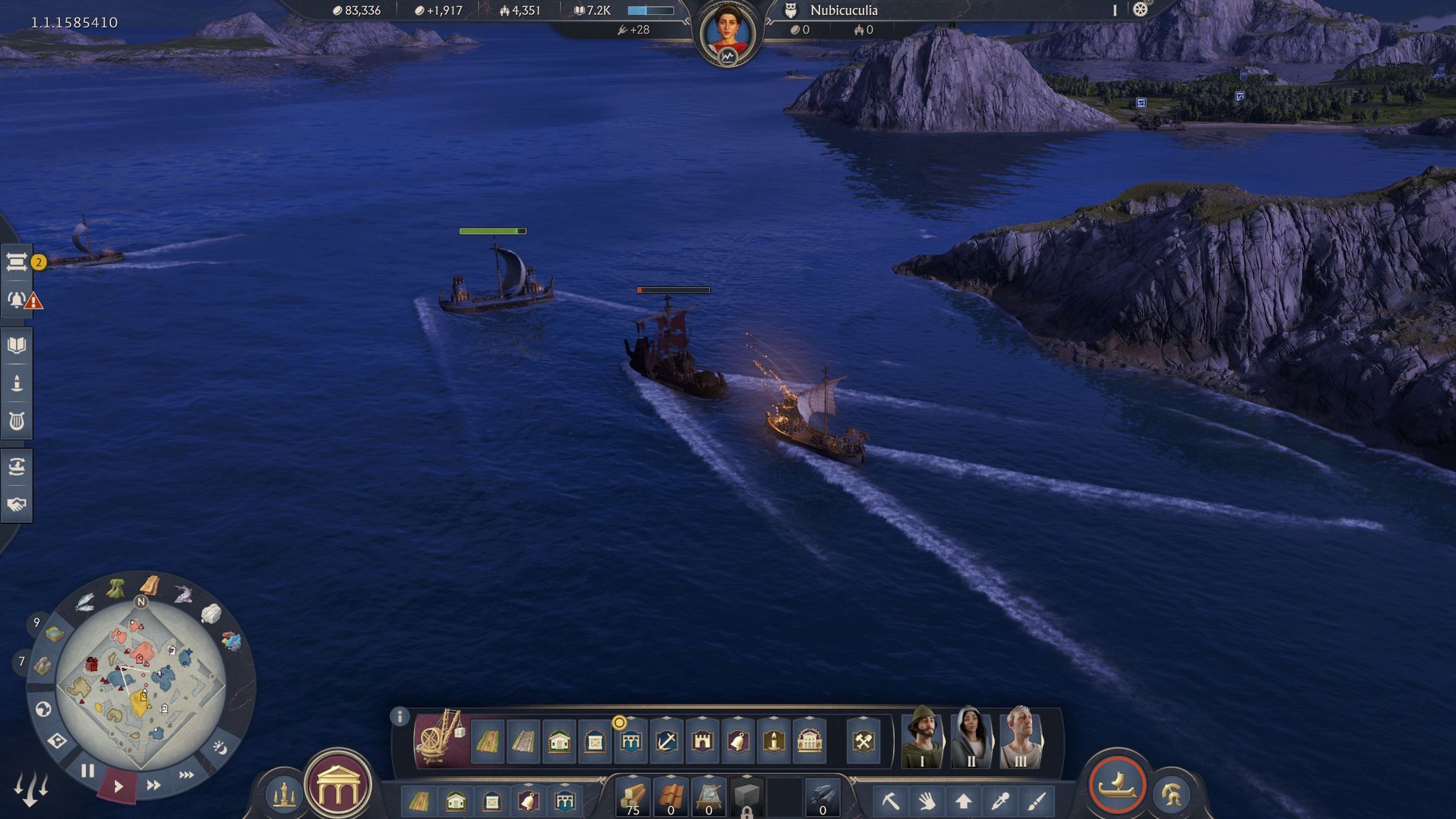The height and width of the screenshot is (819, 1456).
Task: Open the open-book icon in the left sidebar
Action: click(17, 345)
